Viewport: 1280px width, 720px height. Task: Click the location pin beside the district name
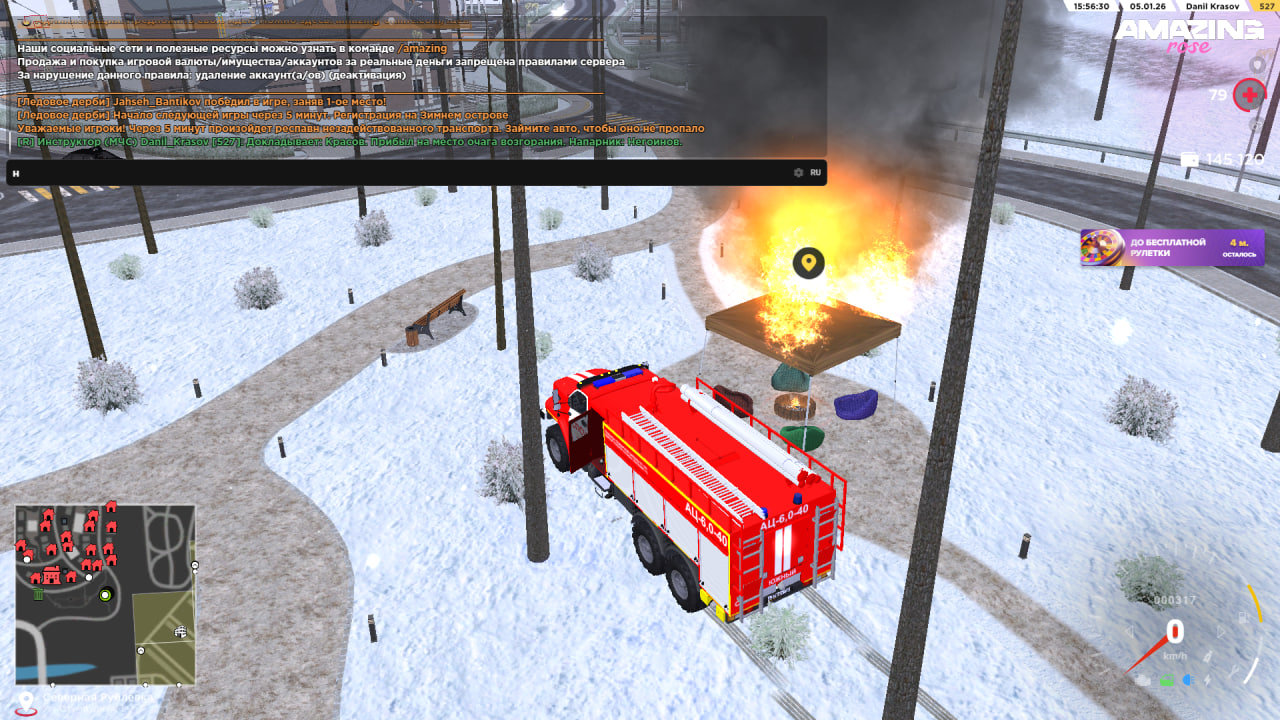tap(26, 701)
